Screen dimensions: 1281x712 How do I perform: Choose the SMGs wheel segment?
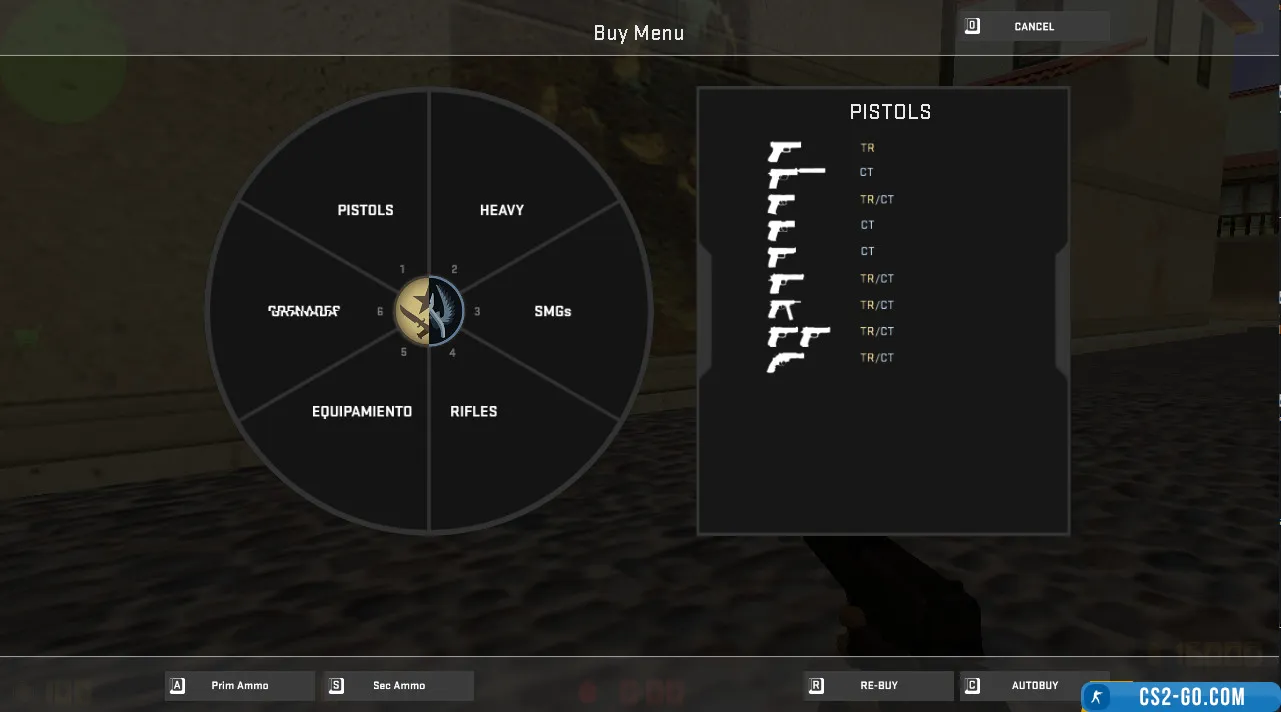coord(552,311)
